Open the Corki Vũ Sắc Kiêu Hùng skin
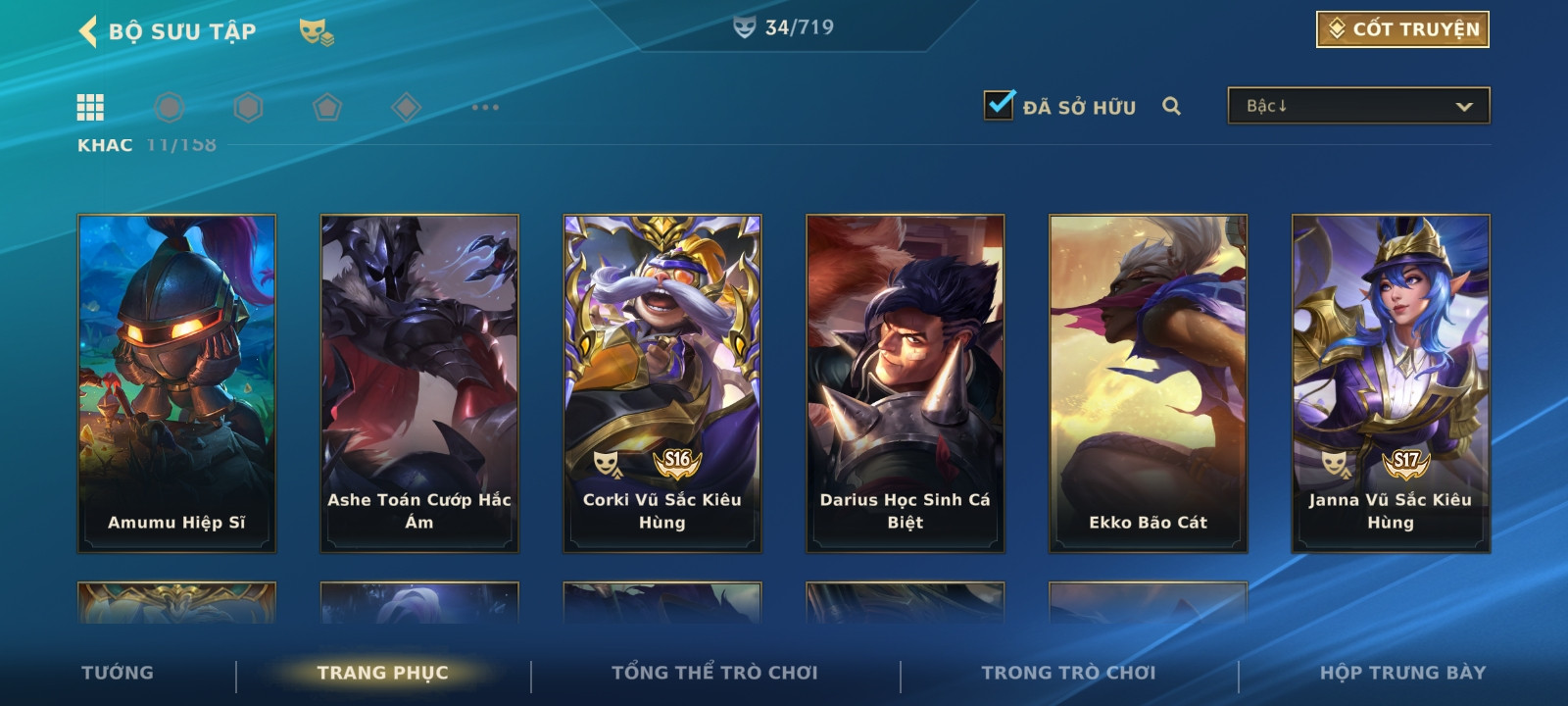 click(x=662, y=383)
